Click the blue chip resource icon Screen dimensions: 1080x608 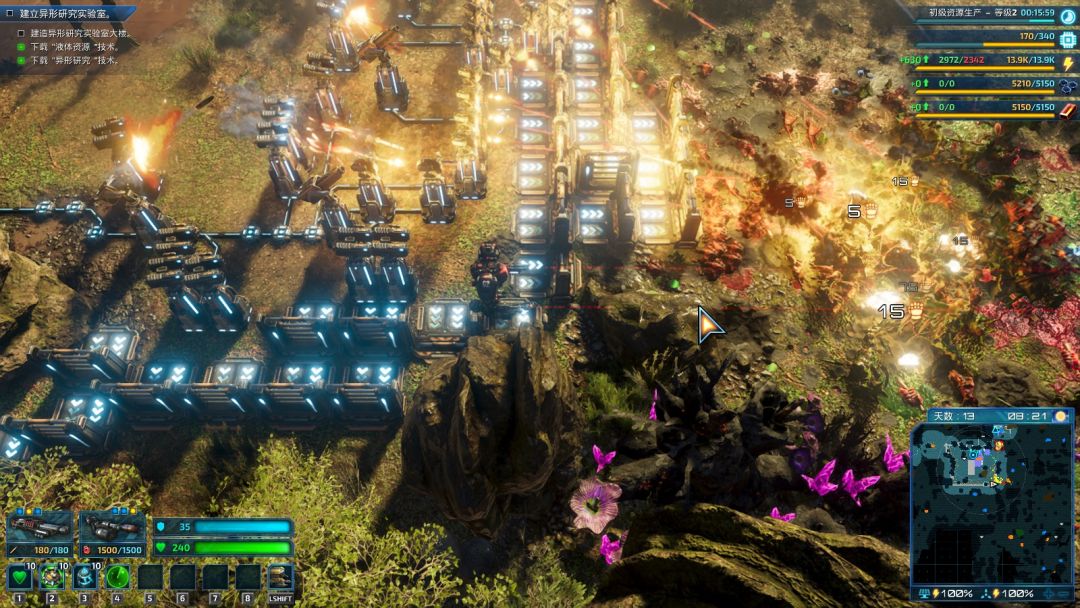tap(1067, 40)
